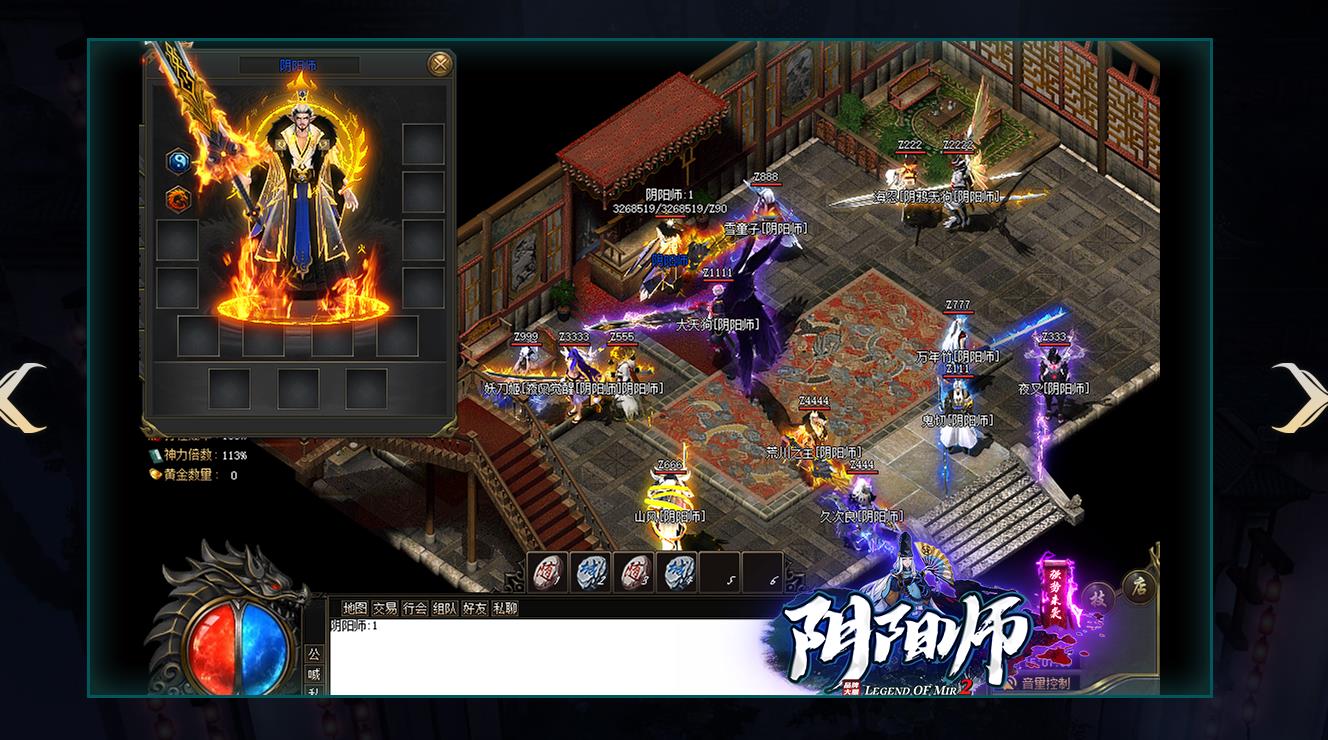Use the blue potion in hotbar slot 2
1328x740 pixels.
pos(590,572)
